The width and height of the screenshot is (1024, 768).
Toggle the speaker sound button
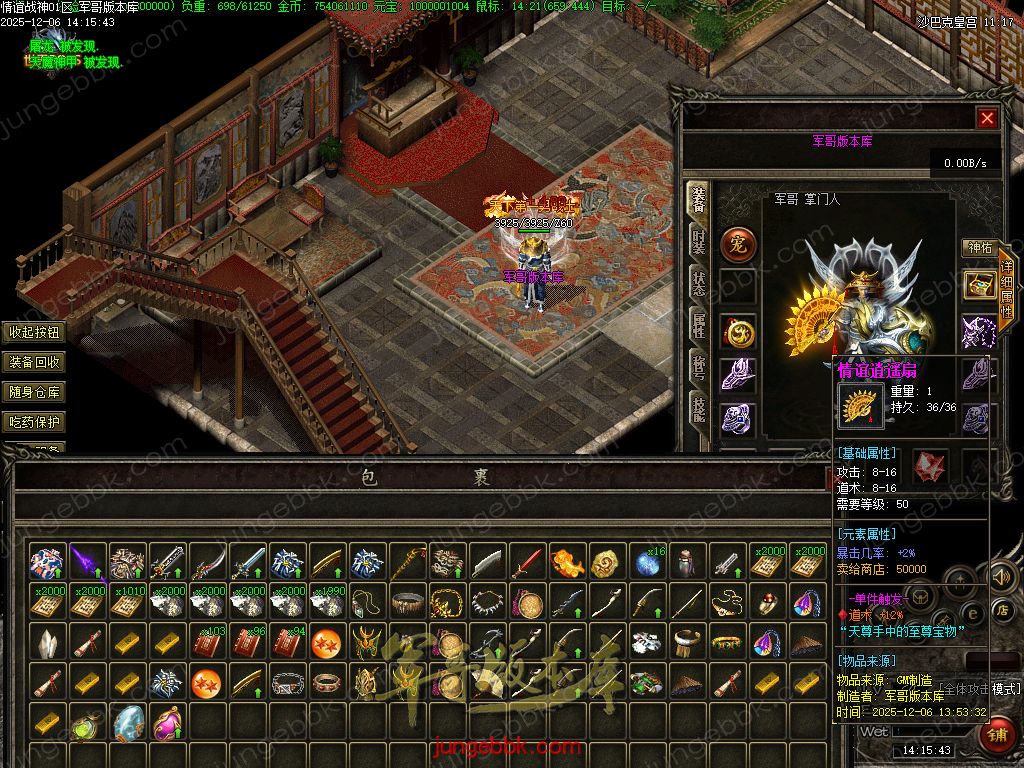pyautogui.click(x=1001, y=577)
